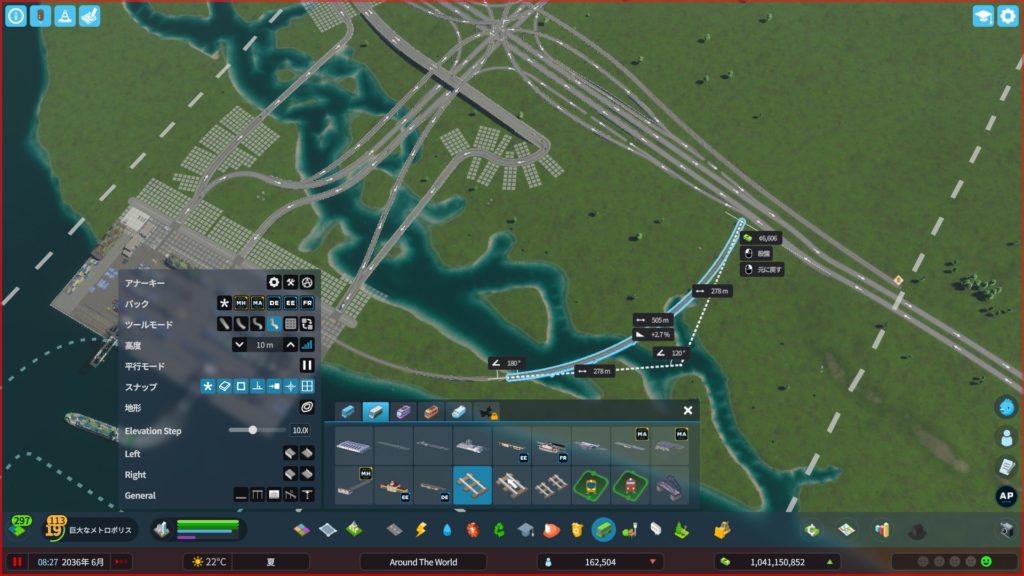Toggle the anarchy circle-A button
The image size is (1024, 576).
pyautogui.click(x=307, y=282)
